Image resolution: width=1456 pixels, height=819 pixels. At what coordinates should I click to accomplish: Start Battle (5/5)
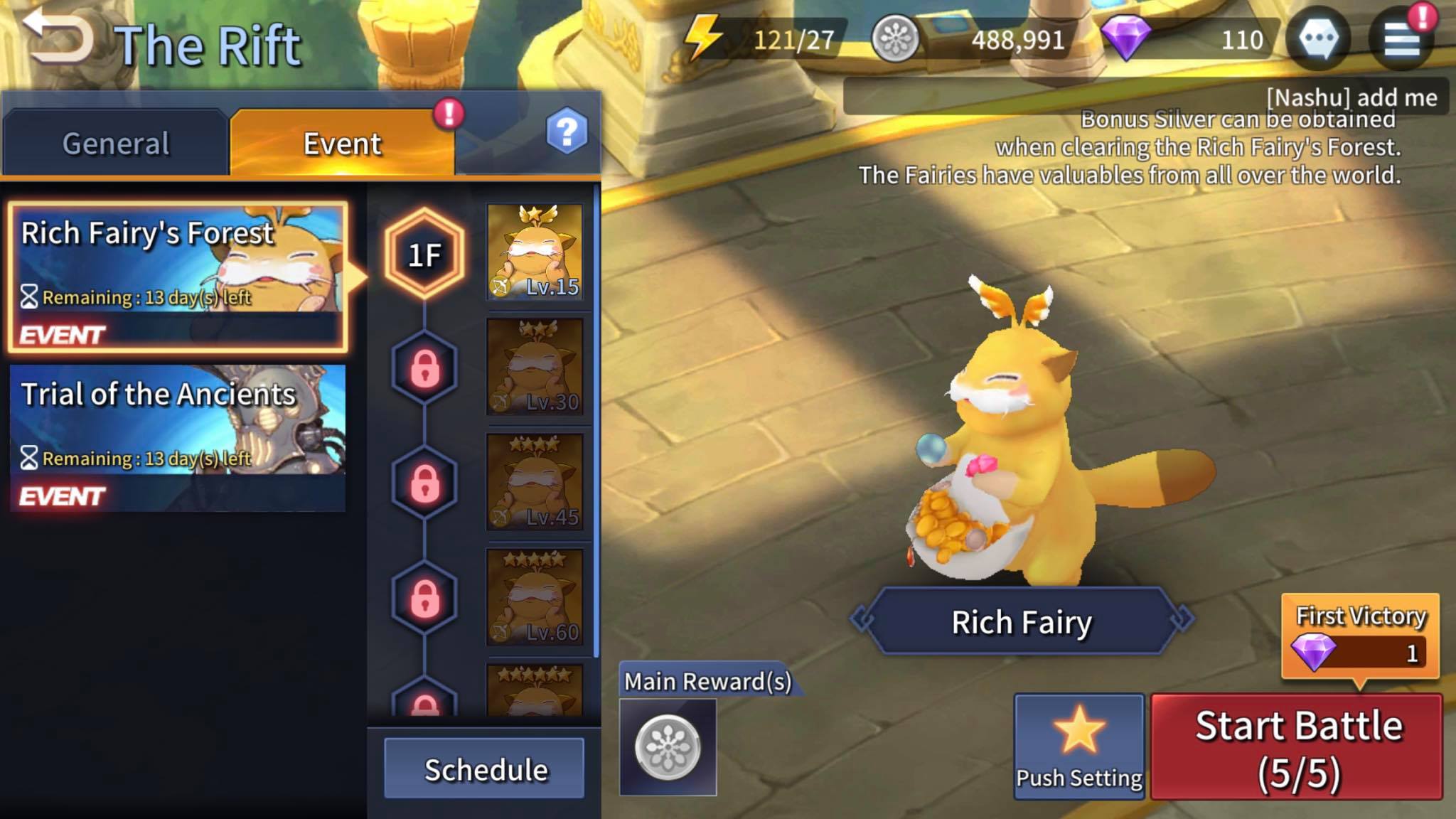tap(1297, 748)
